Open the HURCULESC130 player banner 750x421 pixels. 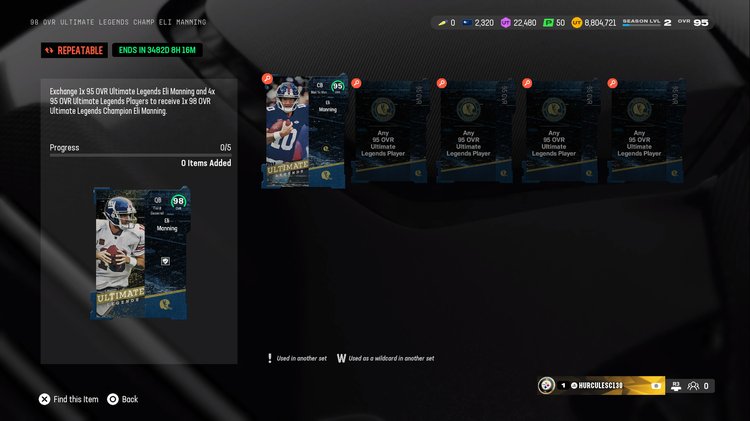coord(601,385)
